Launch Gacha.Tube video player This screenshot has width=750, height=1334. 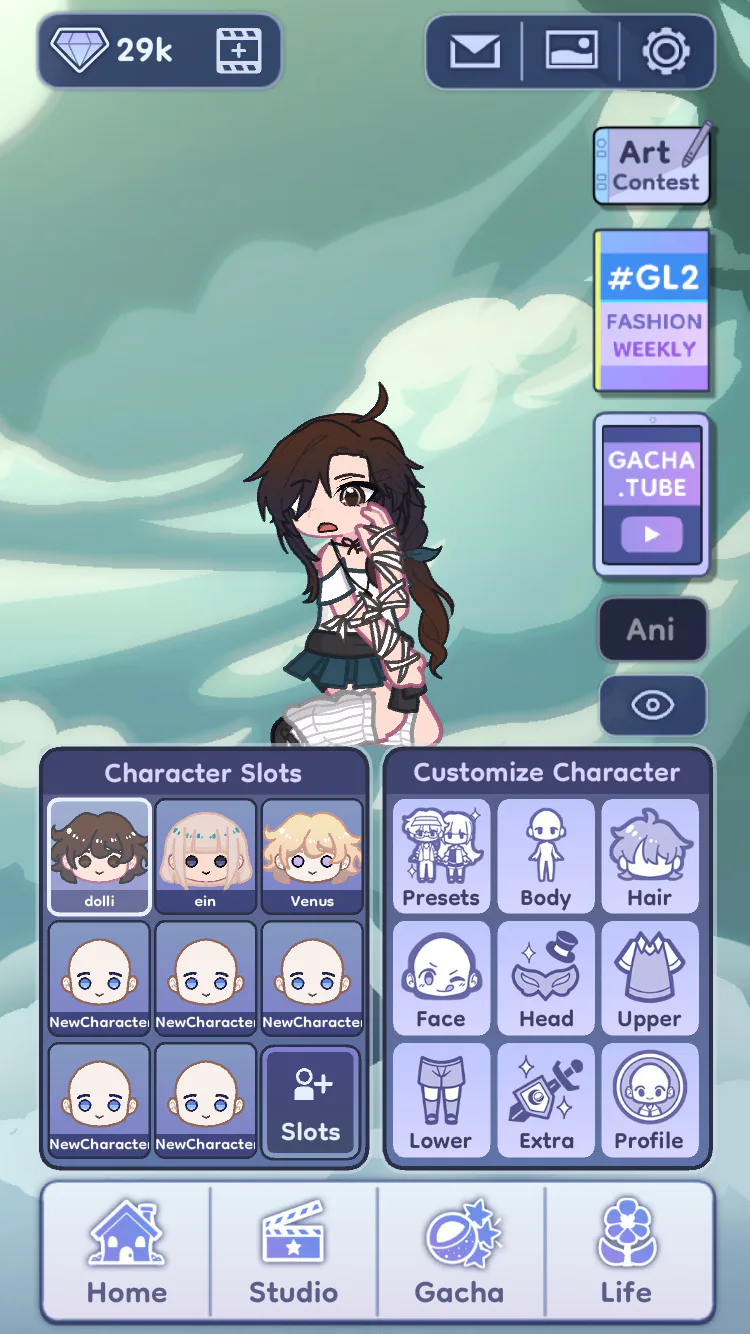click(x=652, y=496)
